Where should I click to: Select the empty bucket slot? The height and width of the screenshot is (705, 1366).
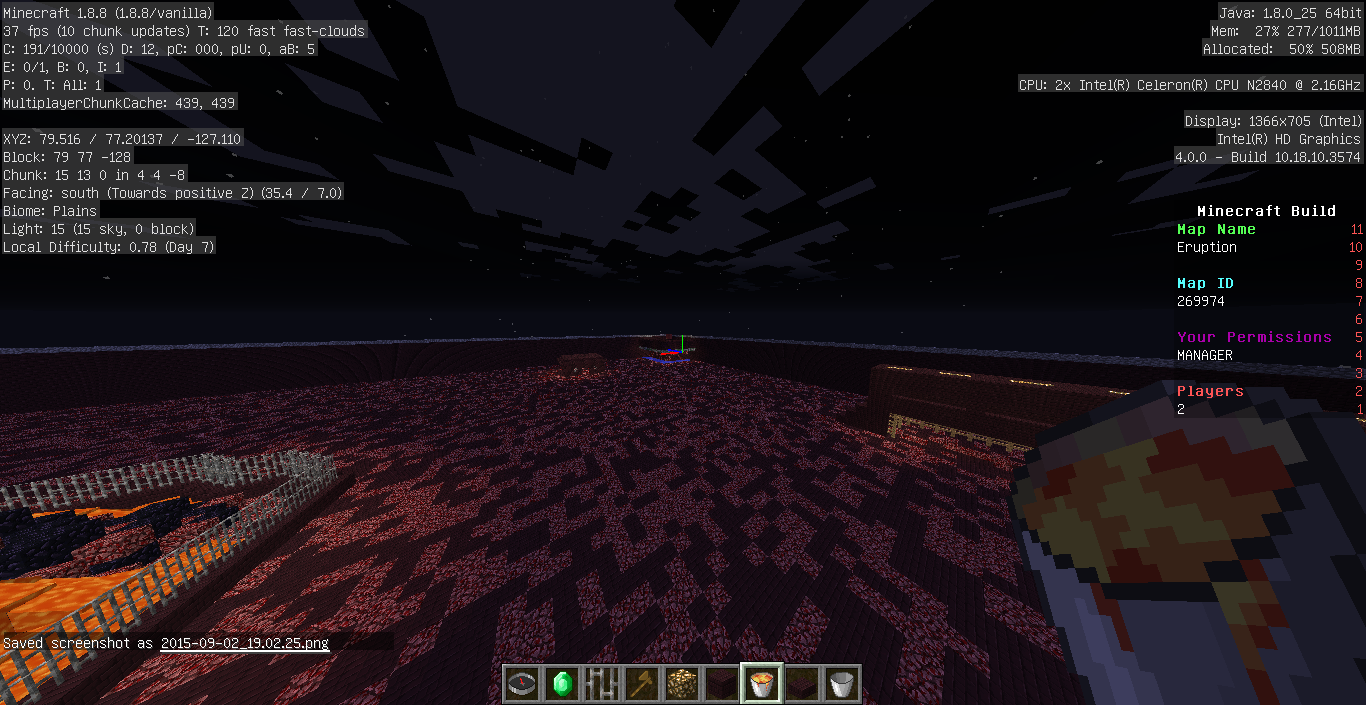[x=841, y=684]
